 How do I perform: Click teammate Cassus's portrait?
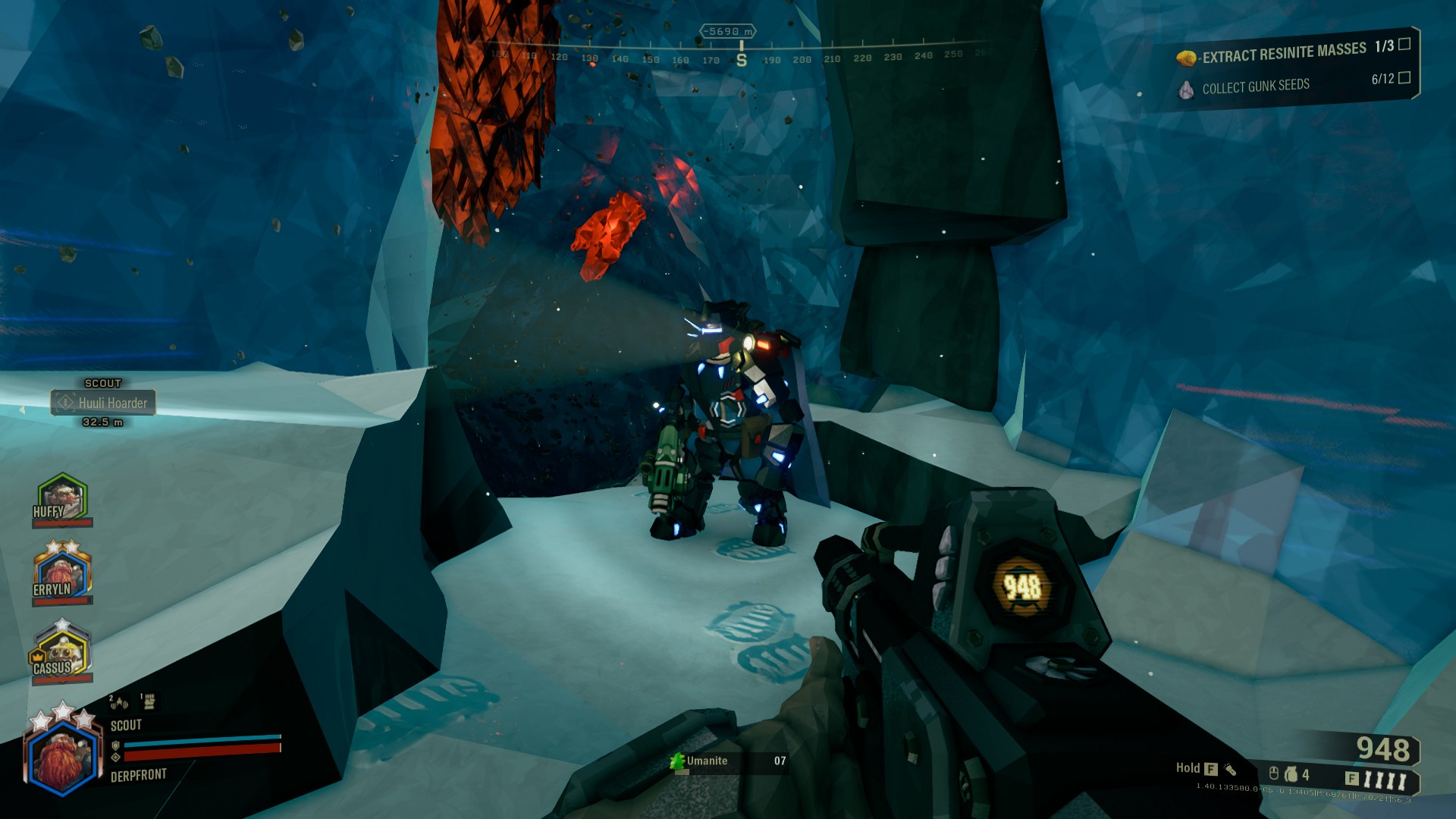61,651
